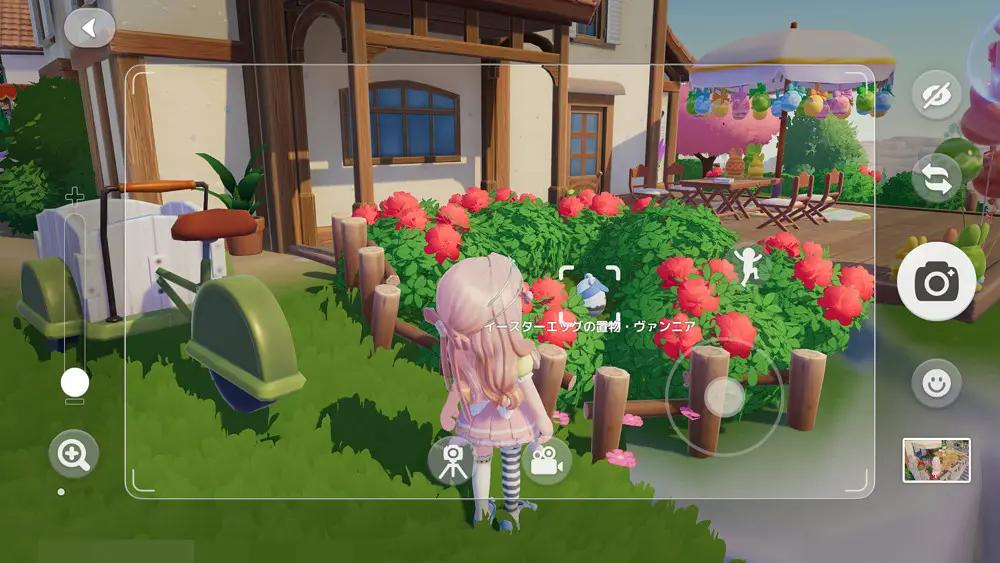Image resolution: width=1000 pixels, height=563 pixels.
Task: Open the character pose menu
Action: point(746,264)
